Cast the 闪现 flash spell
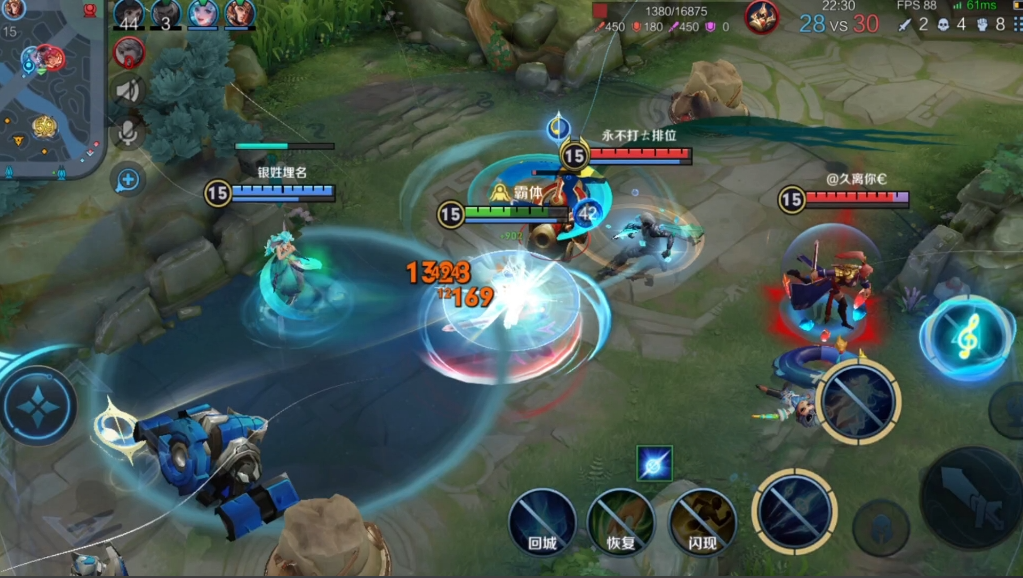1023x578 pixels. click(702, 522)
